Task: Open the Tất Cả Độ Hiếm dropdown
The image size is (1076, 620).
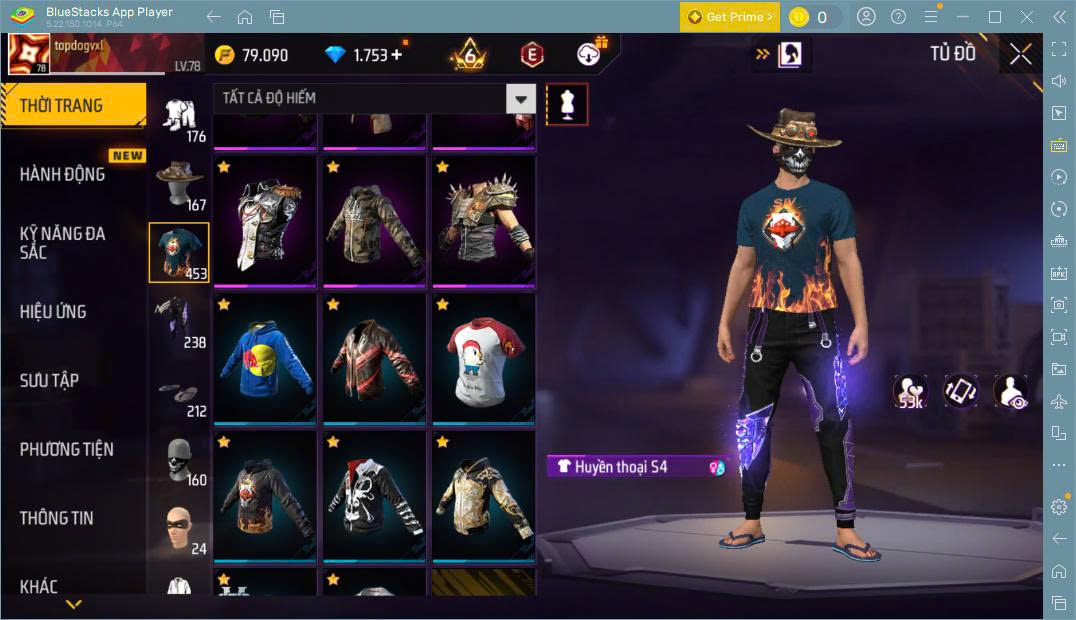Action: pos(374,98)
